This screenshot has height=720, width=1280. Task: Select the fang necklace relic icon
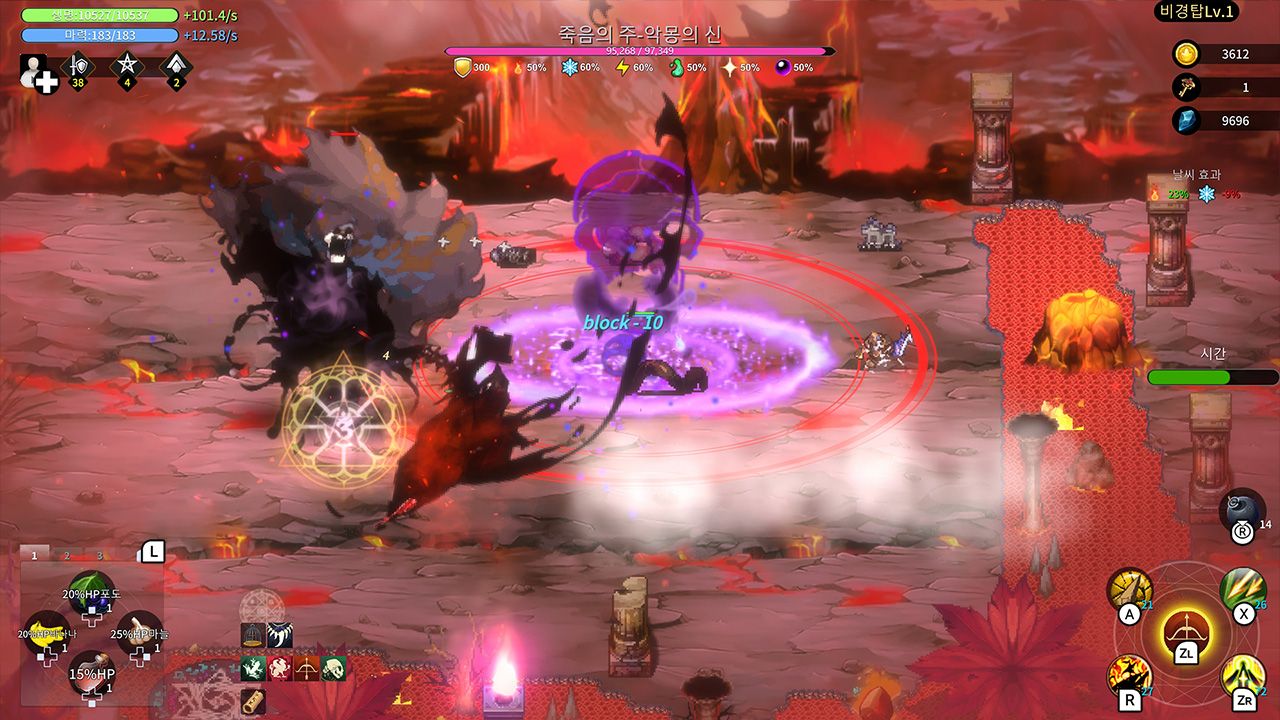click(279, 634)
